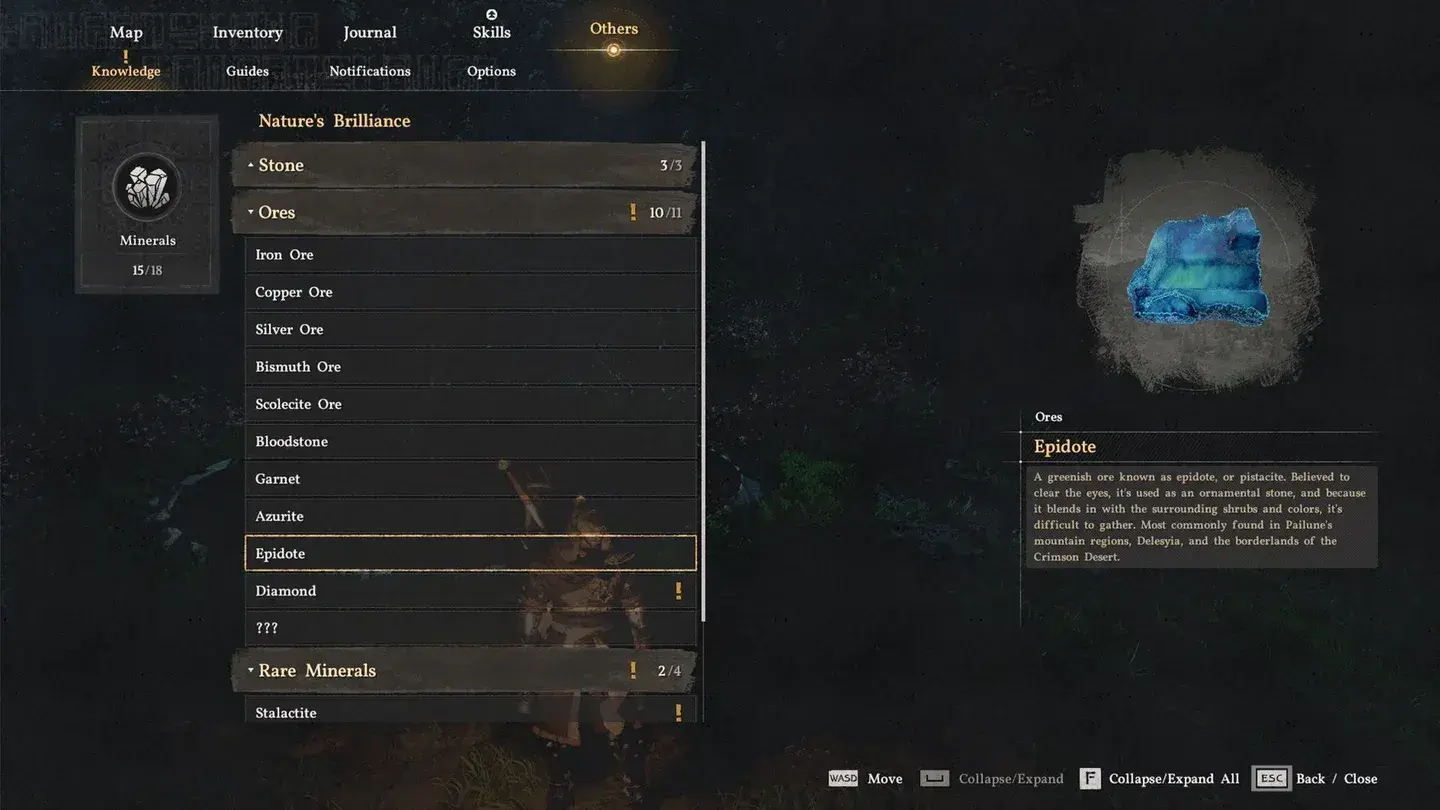
Task: Click Back / Close
Action: click(1335, 778)
